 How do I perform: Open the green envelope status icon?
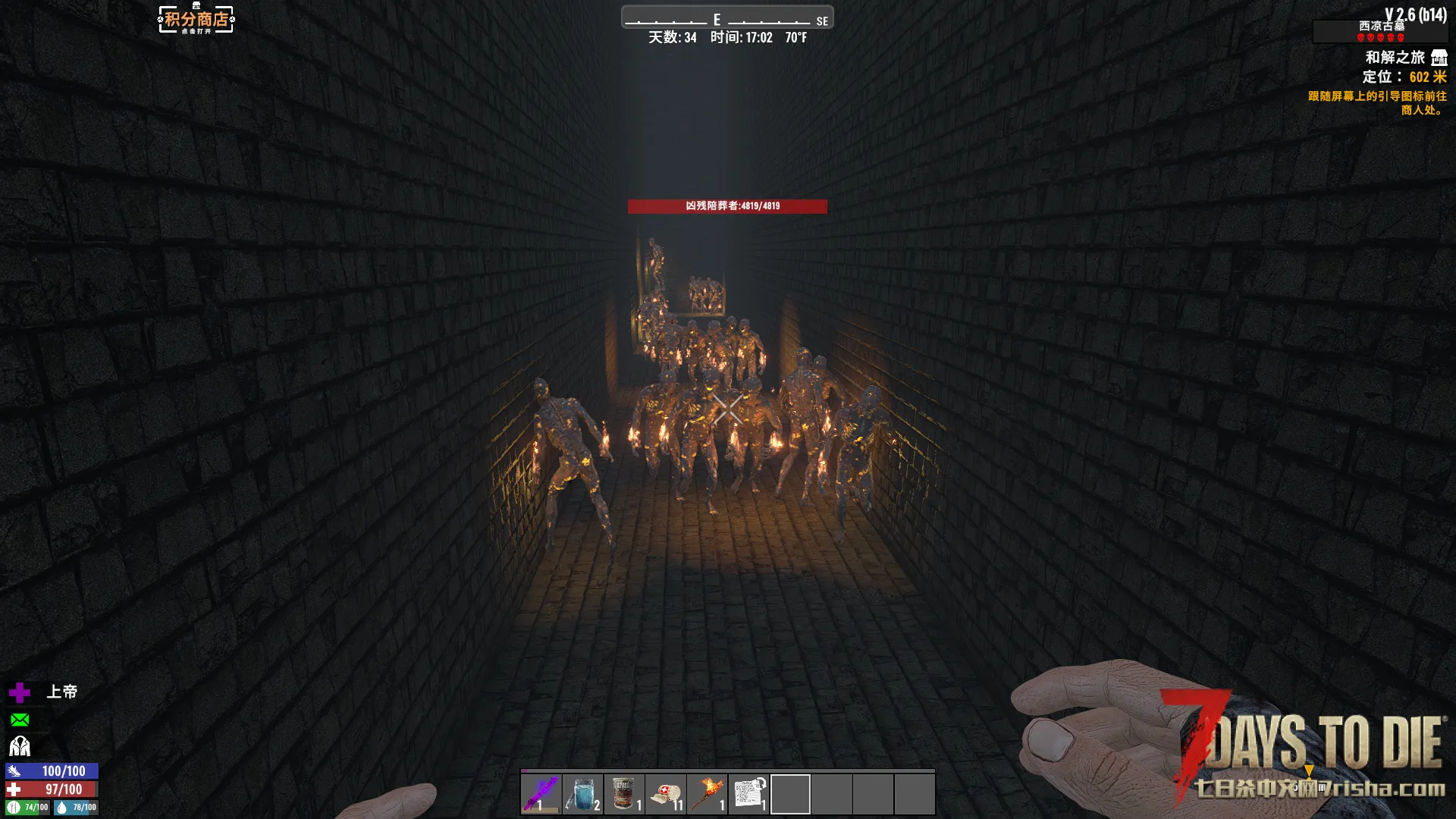tap(20, 720)
